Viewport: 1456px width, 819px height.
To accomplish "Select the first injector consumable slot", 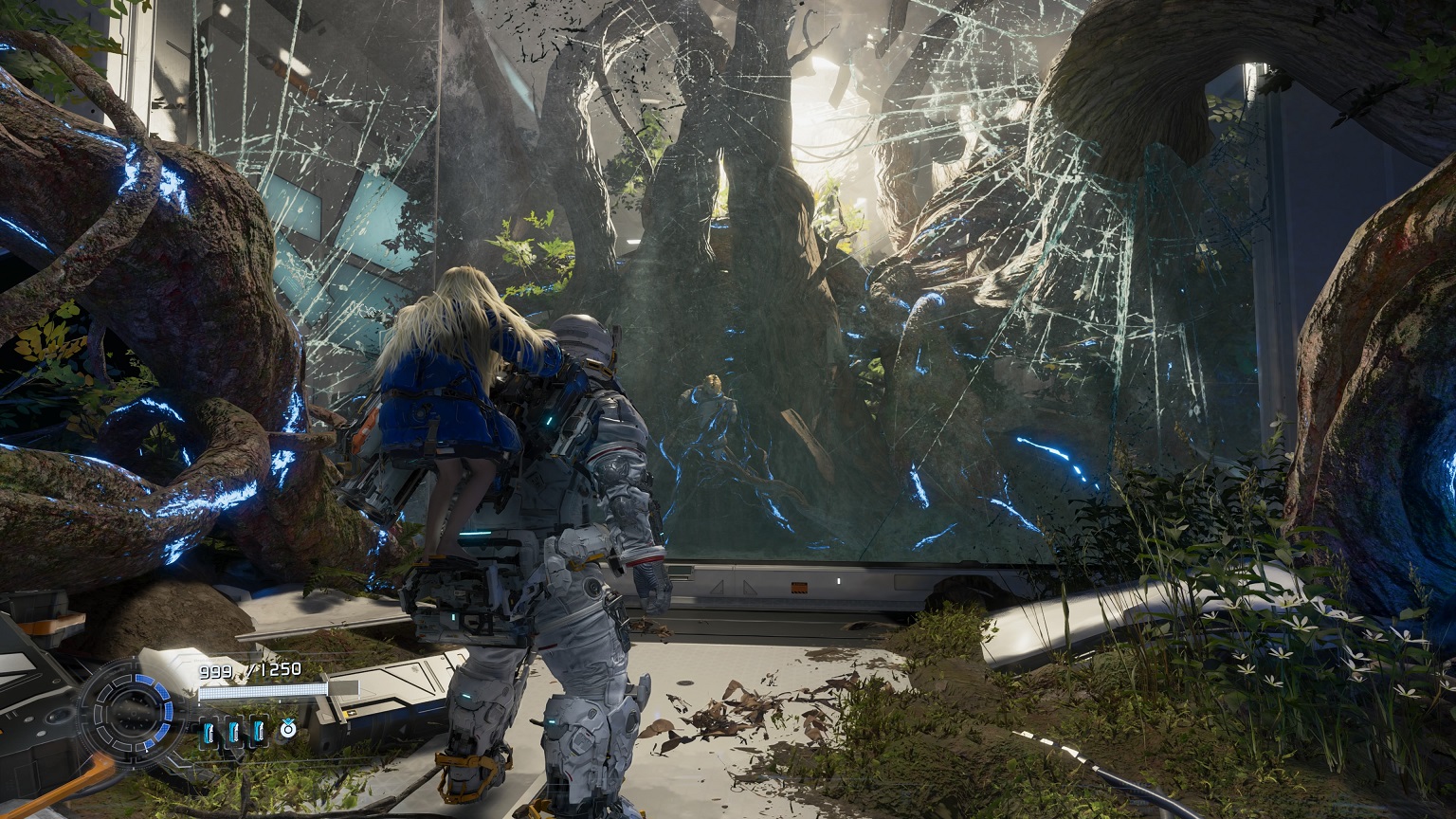I will tap(209, 733).
